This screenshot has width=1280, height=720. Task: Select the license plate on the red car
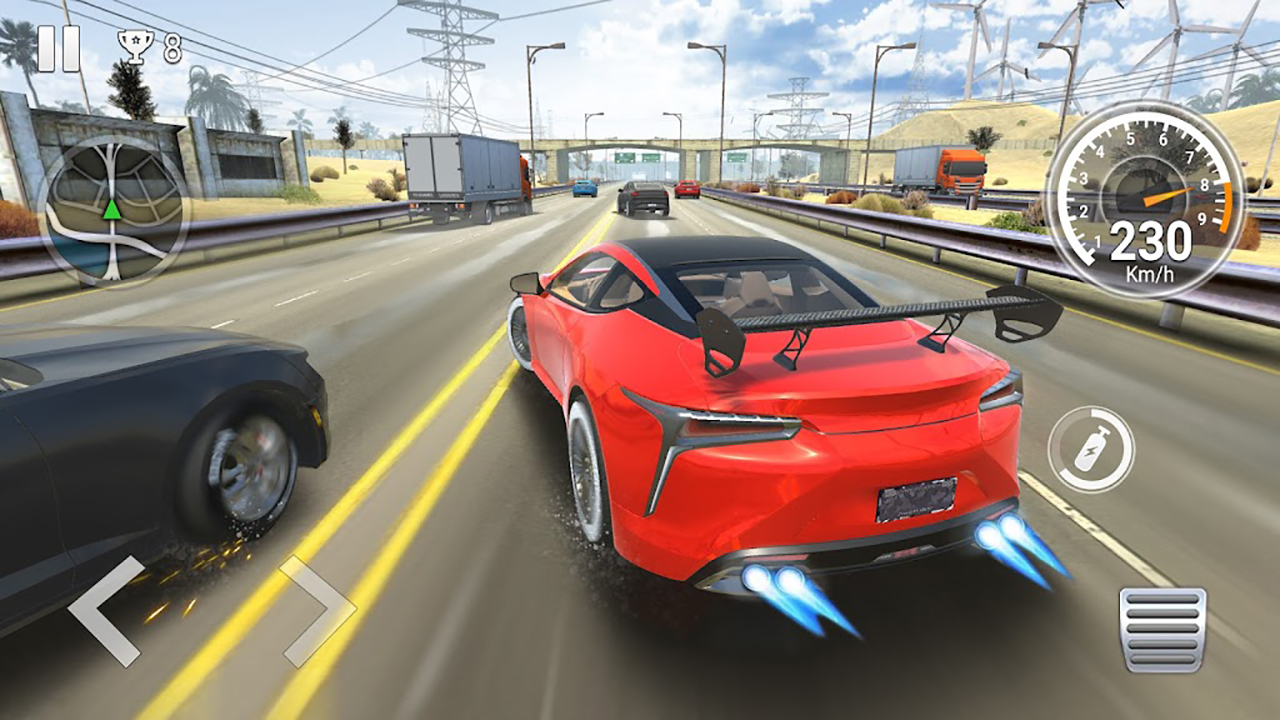pos(917,499)
